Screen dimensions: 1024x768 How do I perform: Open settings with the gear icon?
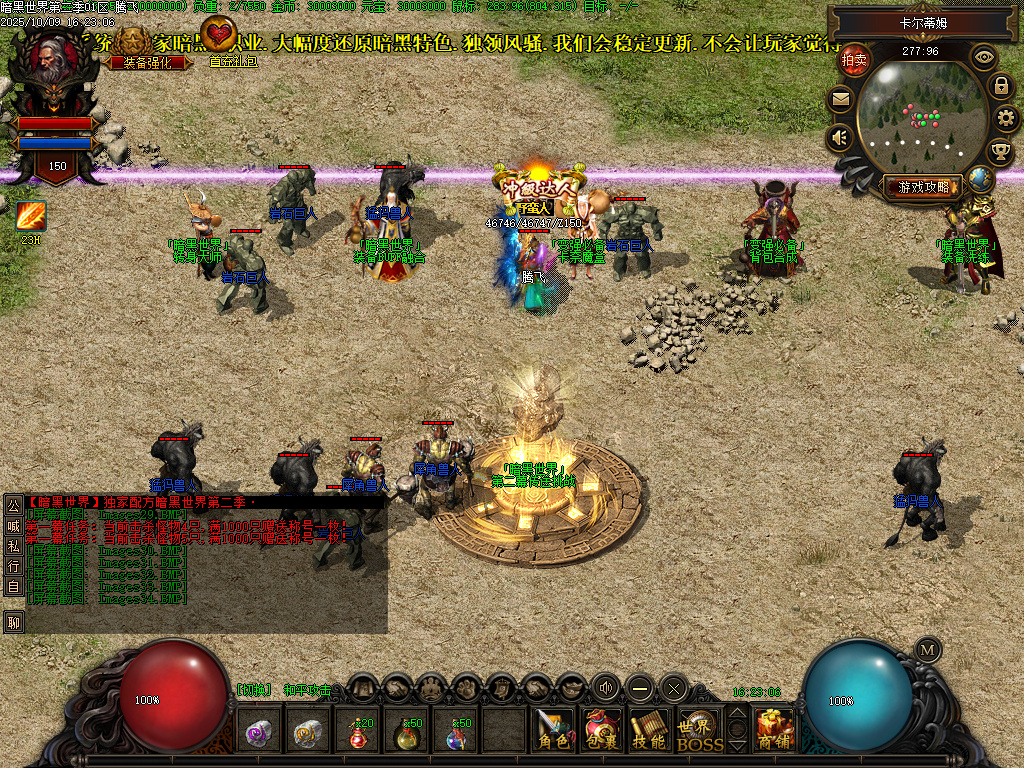[x=1007, y=118]
